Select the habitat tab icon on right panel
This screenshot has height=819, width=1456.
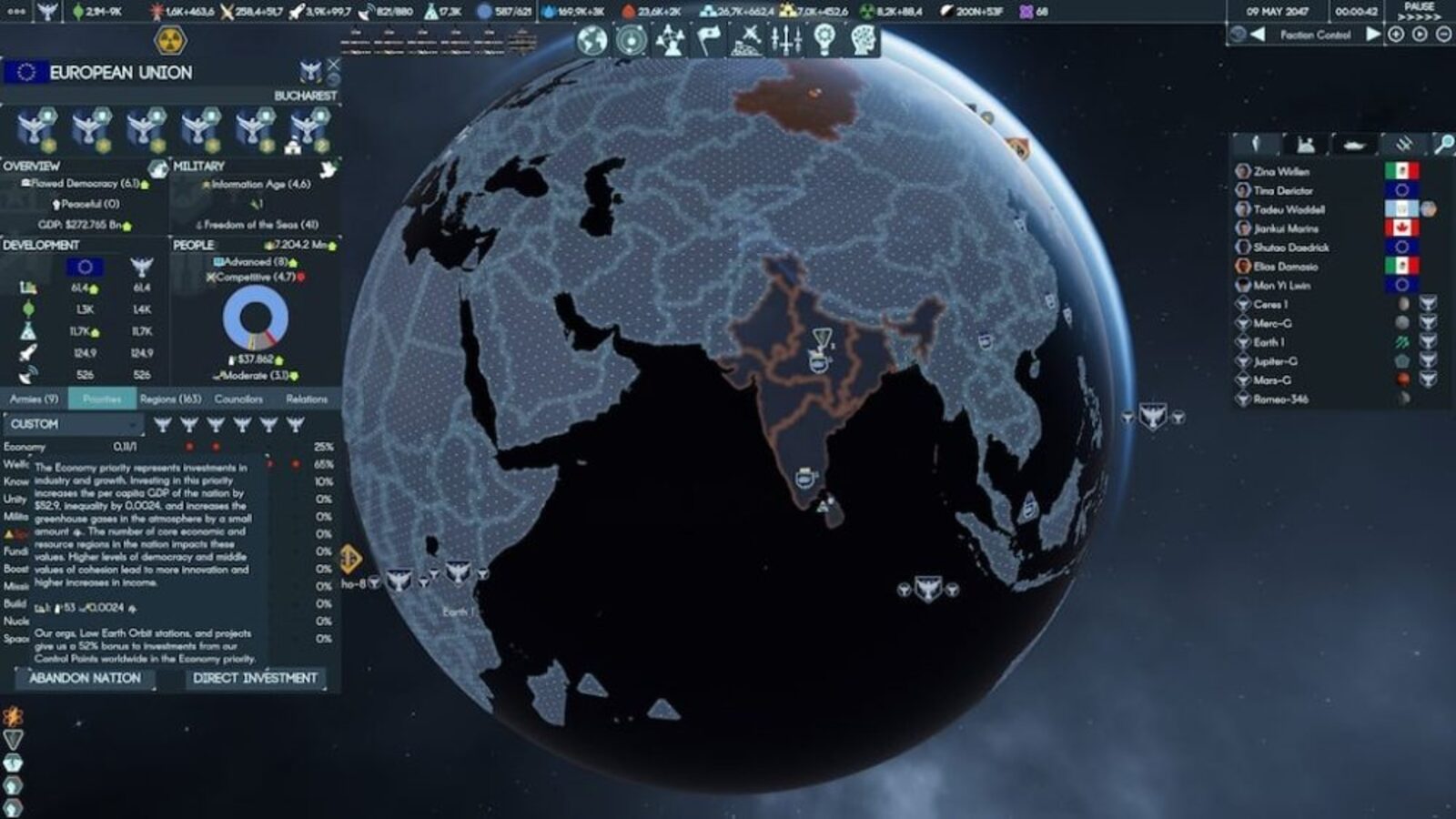[1305, 146]
